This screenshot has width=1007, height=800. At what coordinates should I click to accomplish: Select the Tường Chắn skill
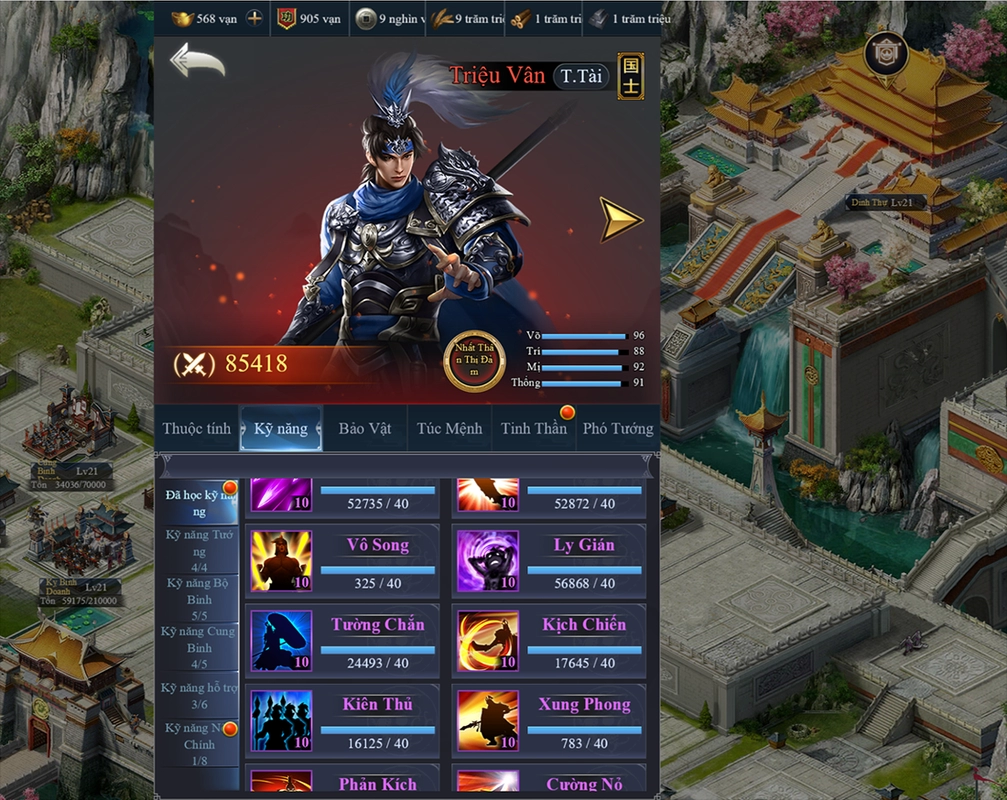tap(342, 641)
